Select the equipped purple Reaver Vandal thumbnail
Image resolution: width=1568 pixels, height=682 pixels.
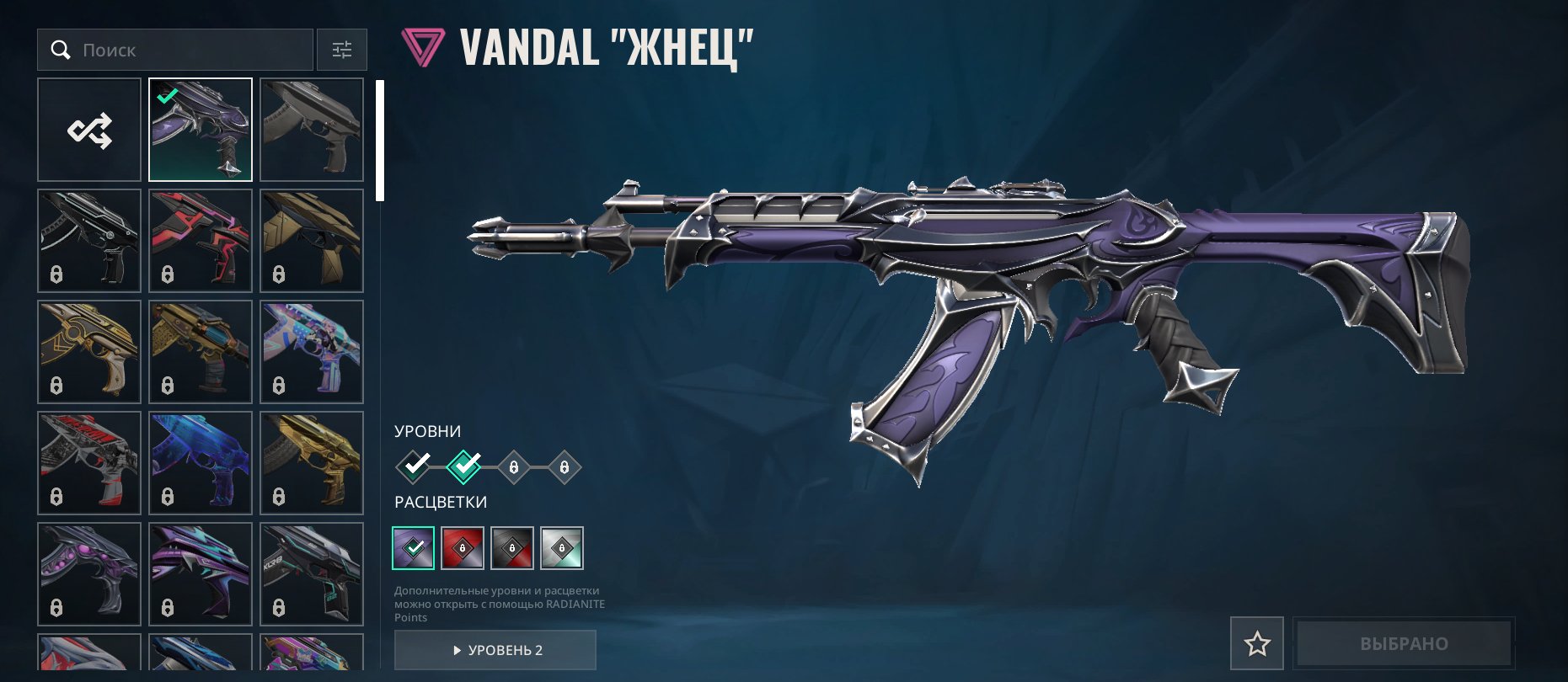click(x=201, y=130)
